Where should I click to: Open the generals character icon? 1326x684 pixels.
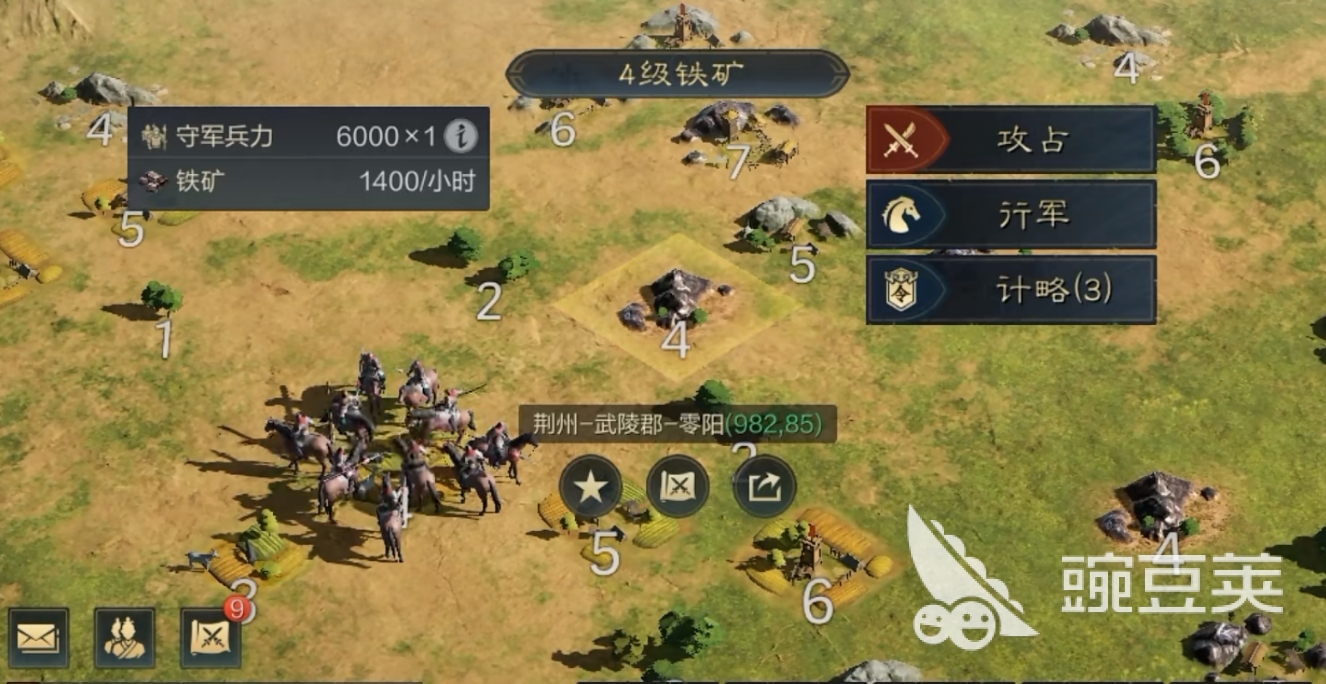(125, 638)
